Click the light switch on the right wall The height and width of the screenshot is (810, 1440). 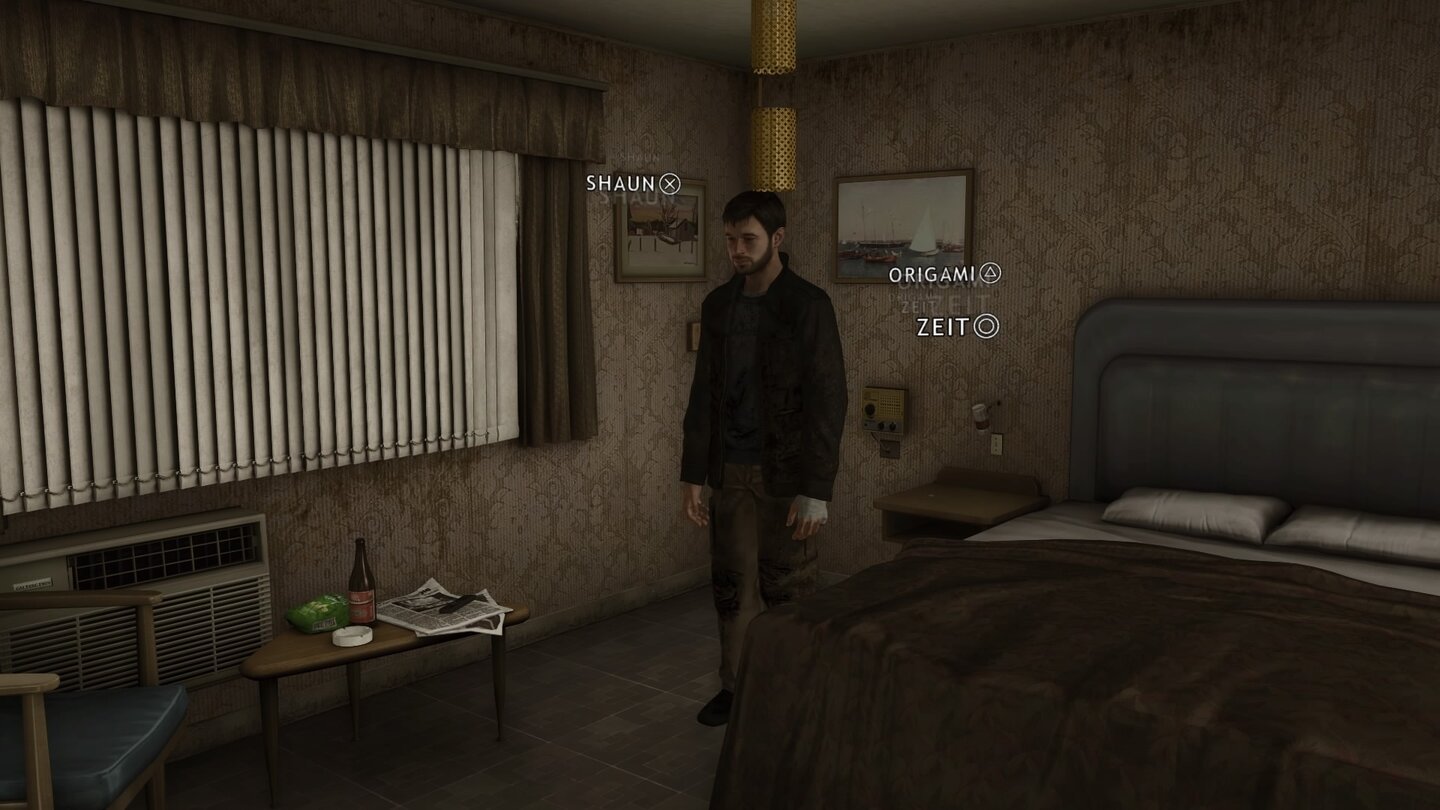997,444
